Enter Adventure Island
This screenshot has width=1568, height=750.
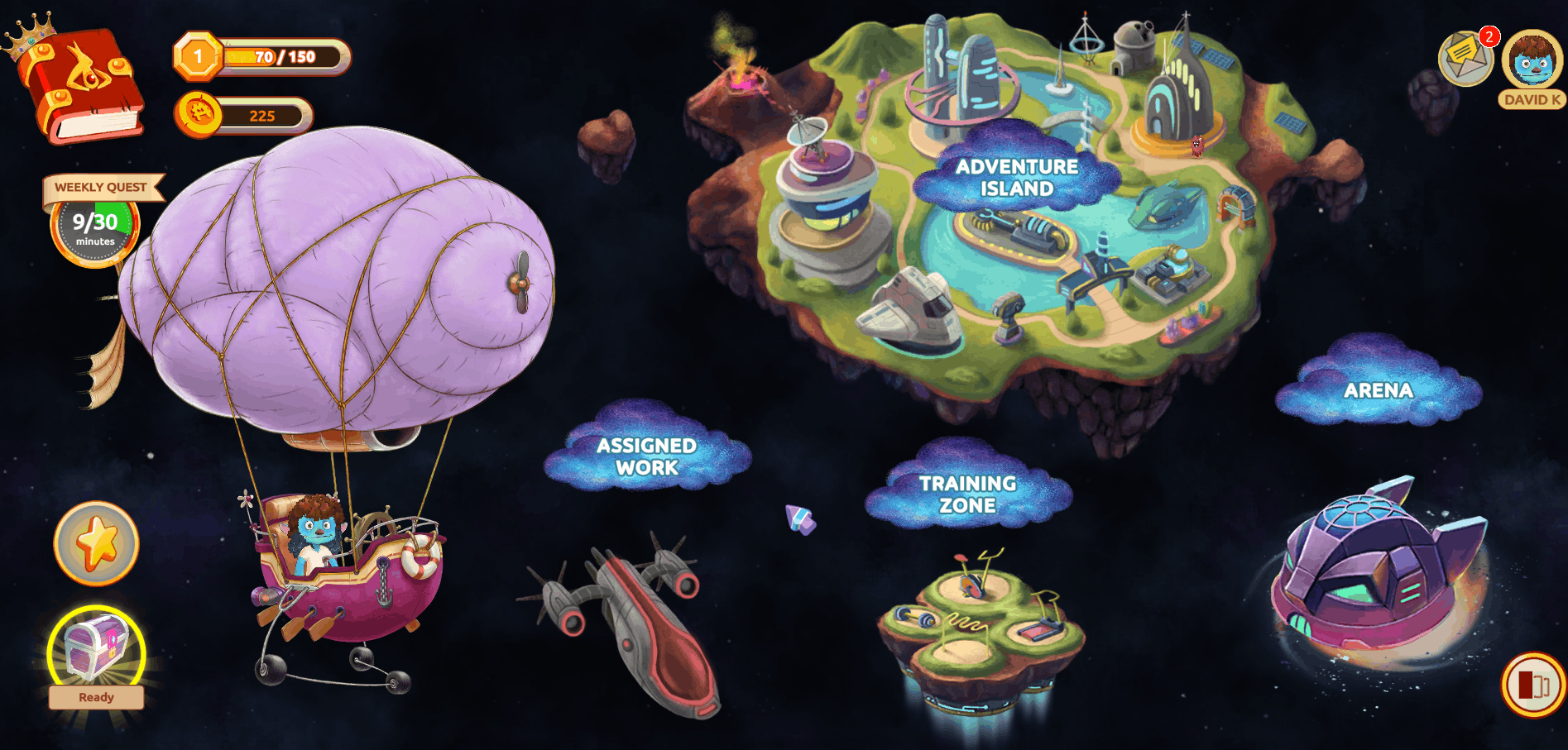tap(1017, 178)
